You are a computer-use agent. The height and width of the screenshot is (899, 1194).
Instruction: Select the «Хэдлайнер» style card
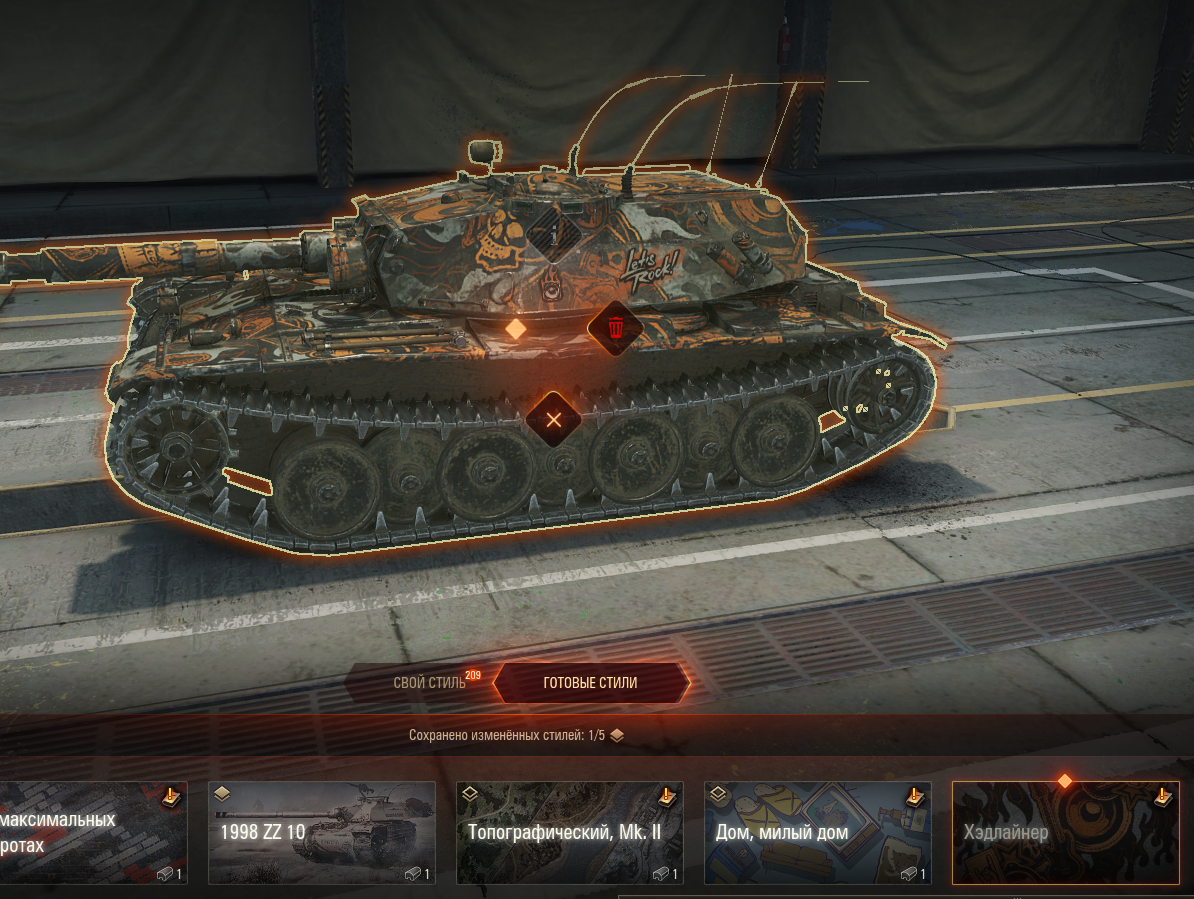coord(1065,833)
